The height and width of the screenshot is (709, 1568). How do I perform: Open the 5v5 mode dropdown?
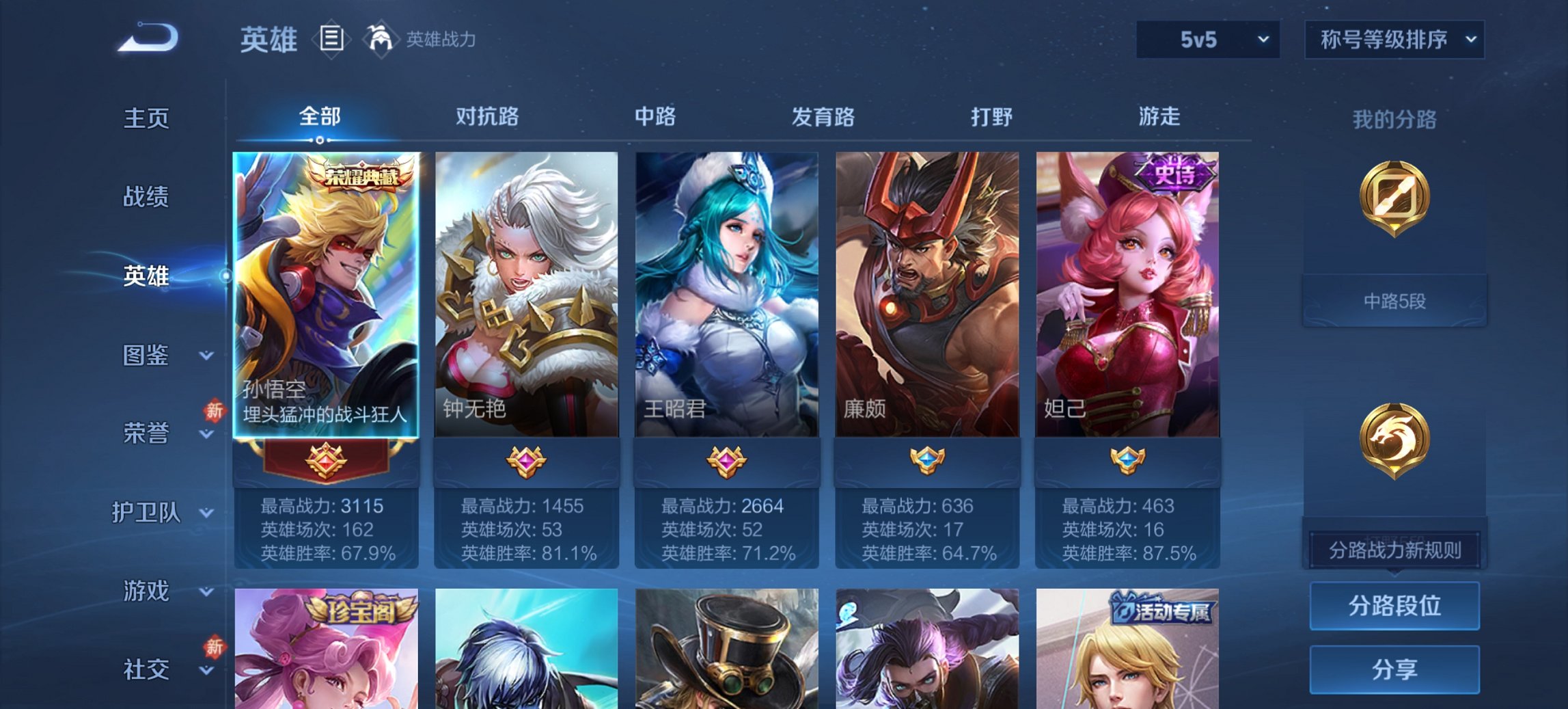point(1208,40)
